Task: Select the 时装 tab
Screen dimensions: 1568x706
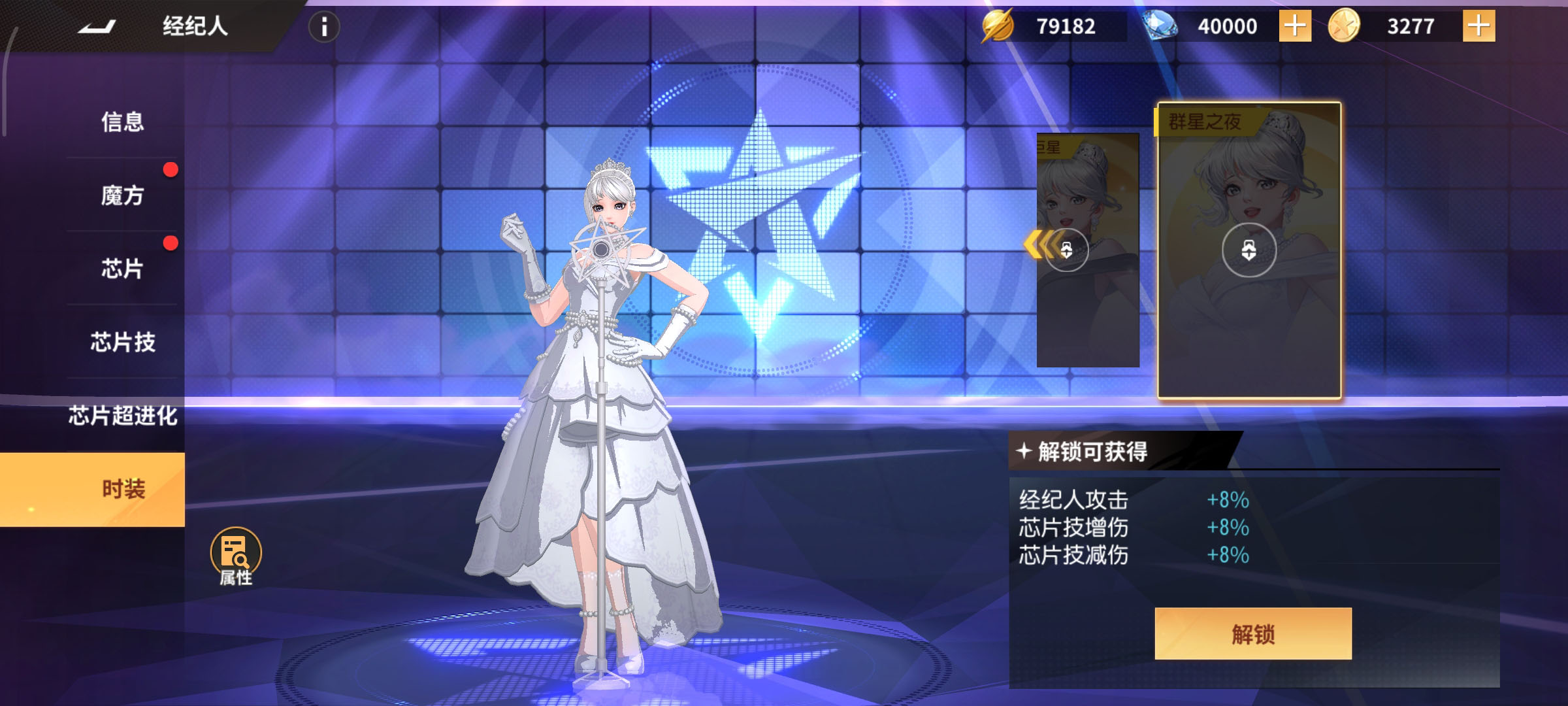Action: point(122,489)
